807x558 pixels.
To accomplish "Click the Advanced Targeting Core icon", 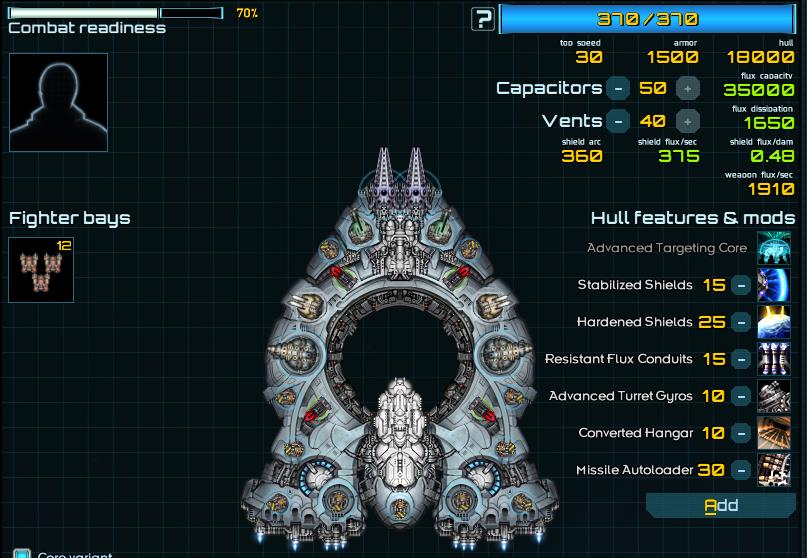I will [x=775, y=248].
